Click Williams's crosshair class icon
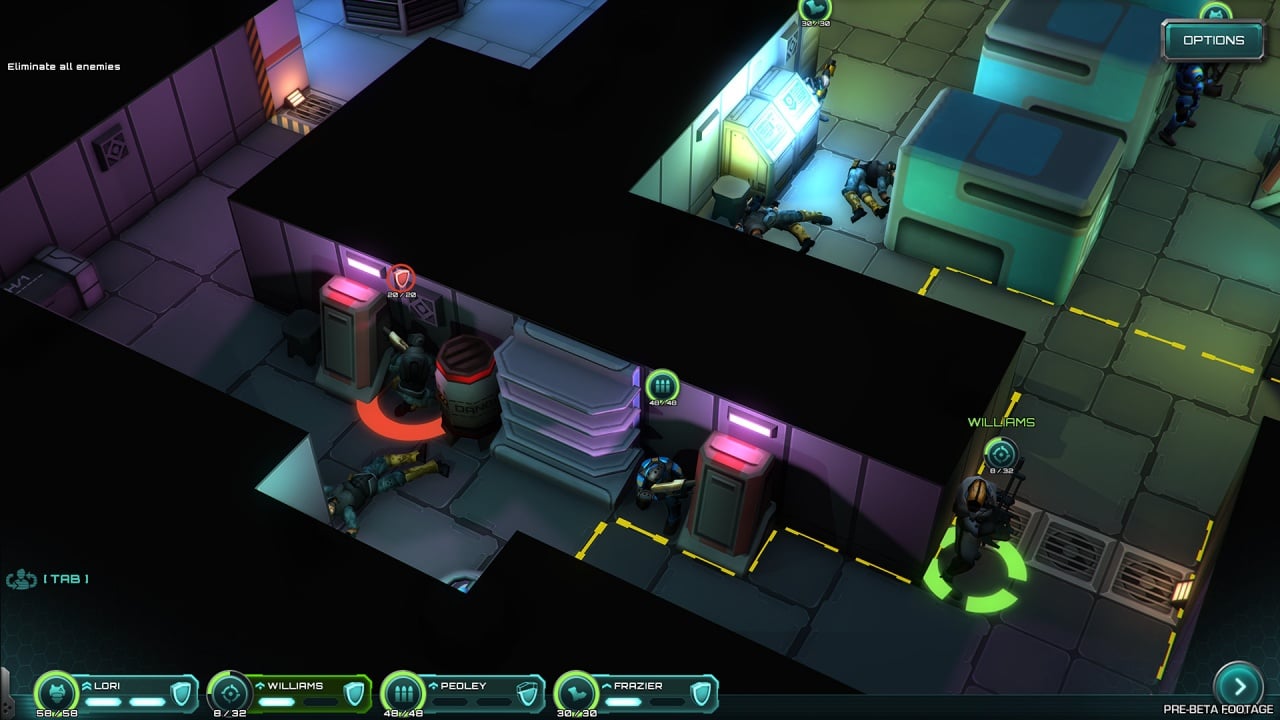 (x=231, y=692)
